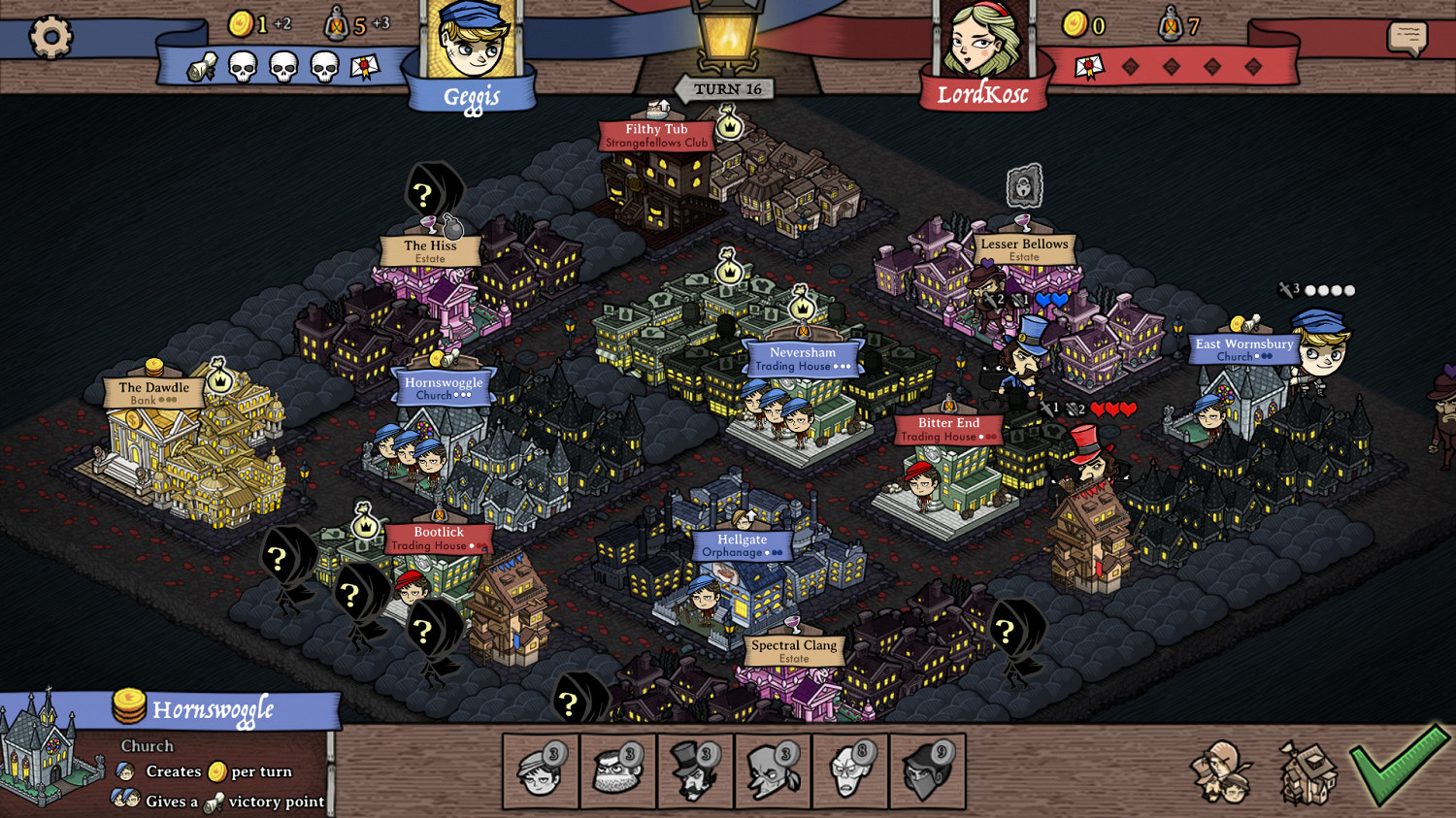1456x818 pixels.
Task: Open the three-faces characters icon
Action: point(1222,772)
